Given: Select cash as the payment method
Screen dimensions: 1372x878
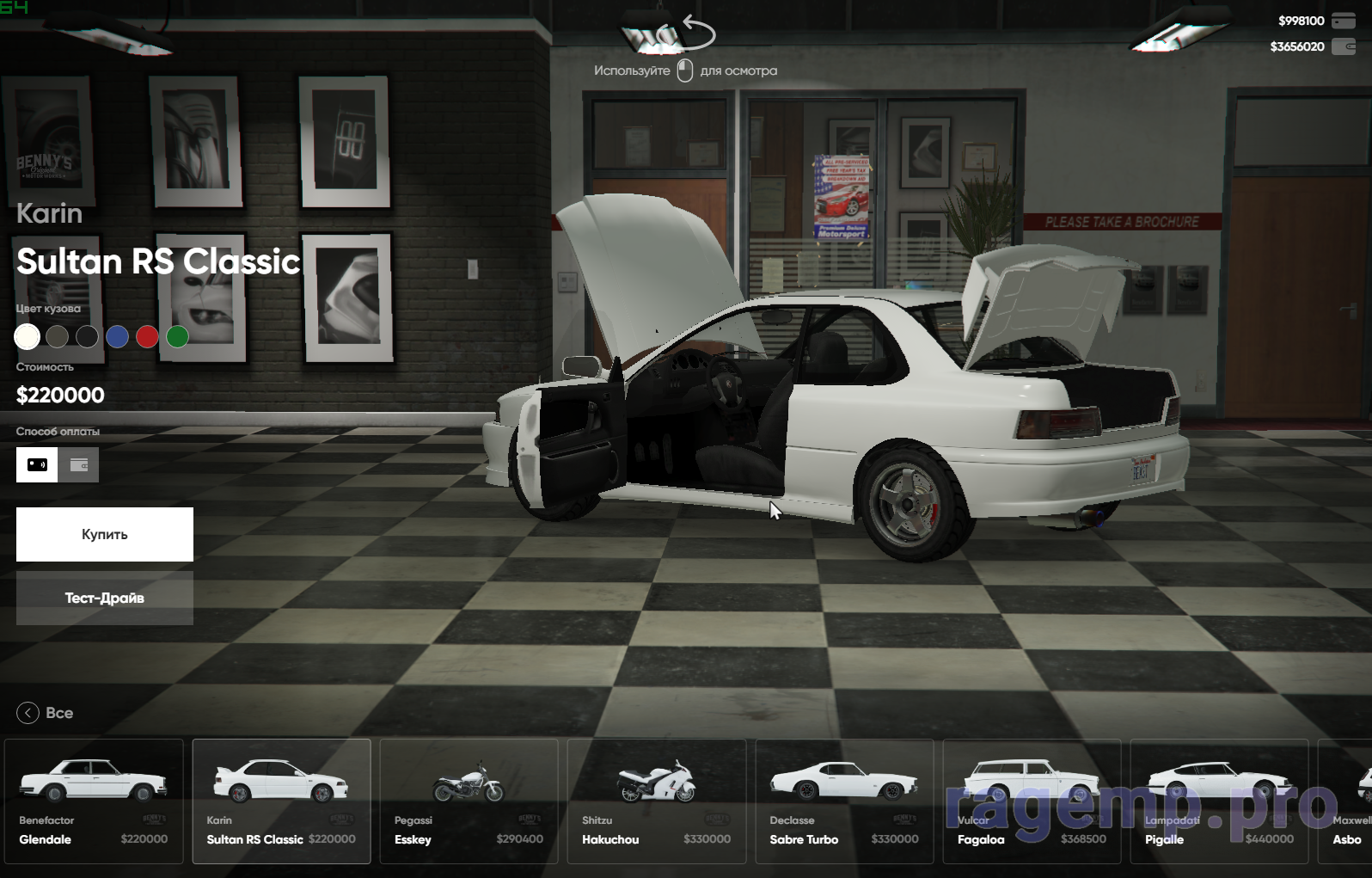Looking at the screenshot, I should [x=37, y=465].
